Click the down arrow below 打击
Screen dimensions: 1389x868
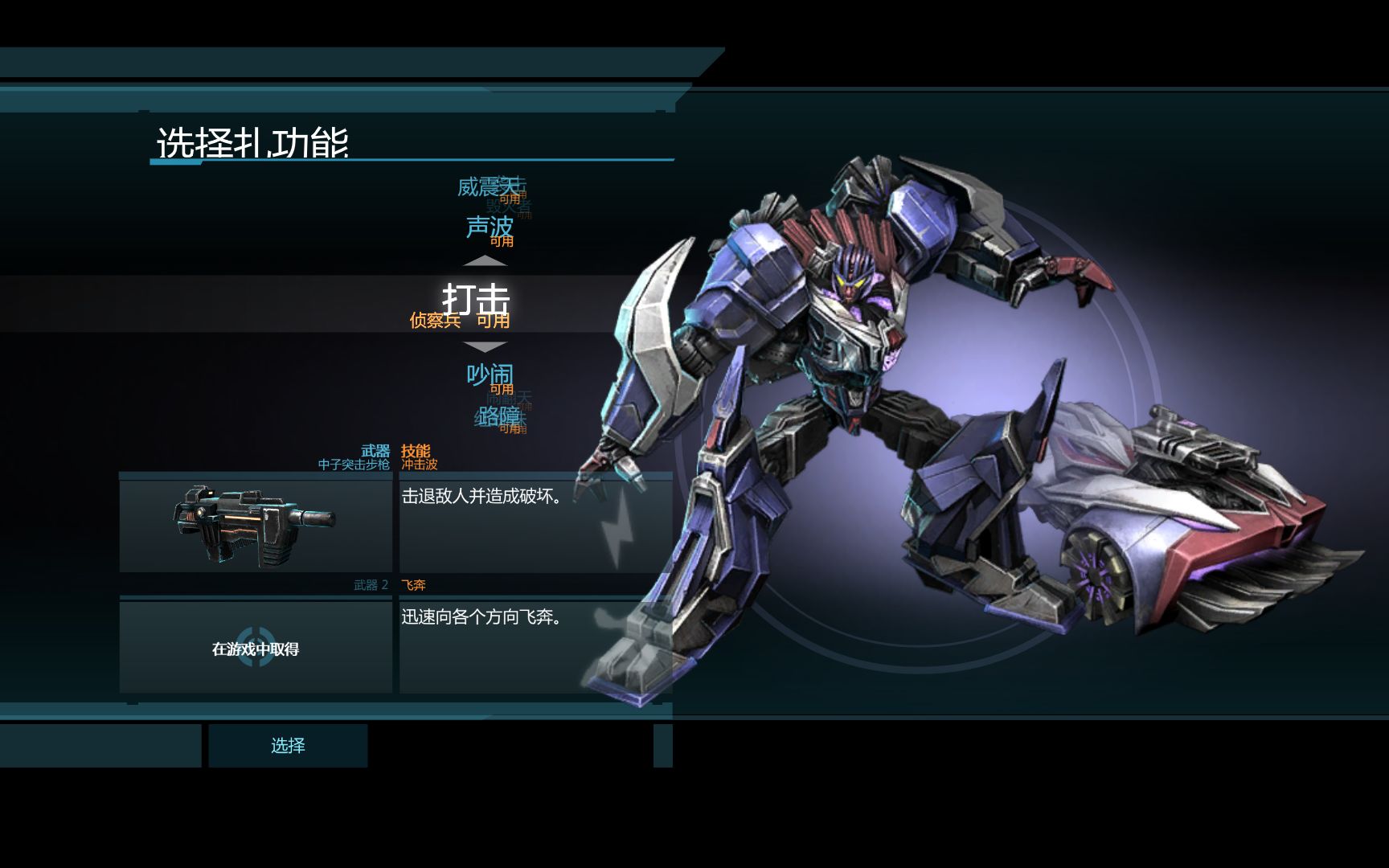(485, 346)
